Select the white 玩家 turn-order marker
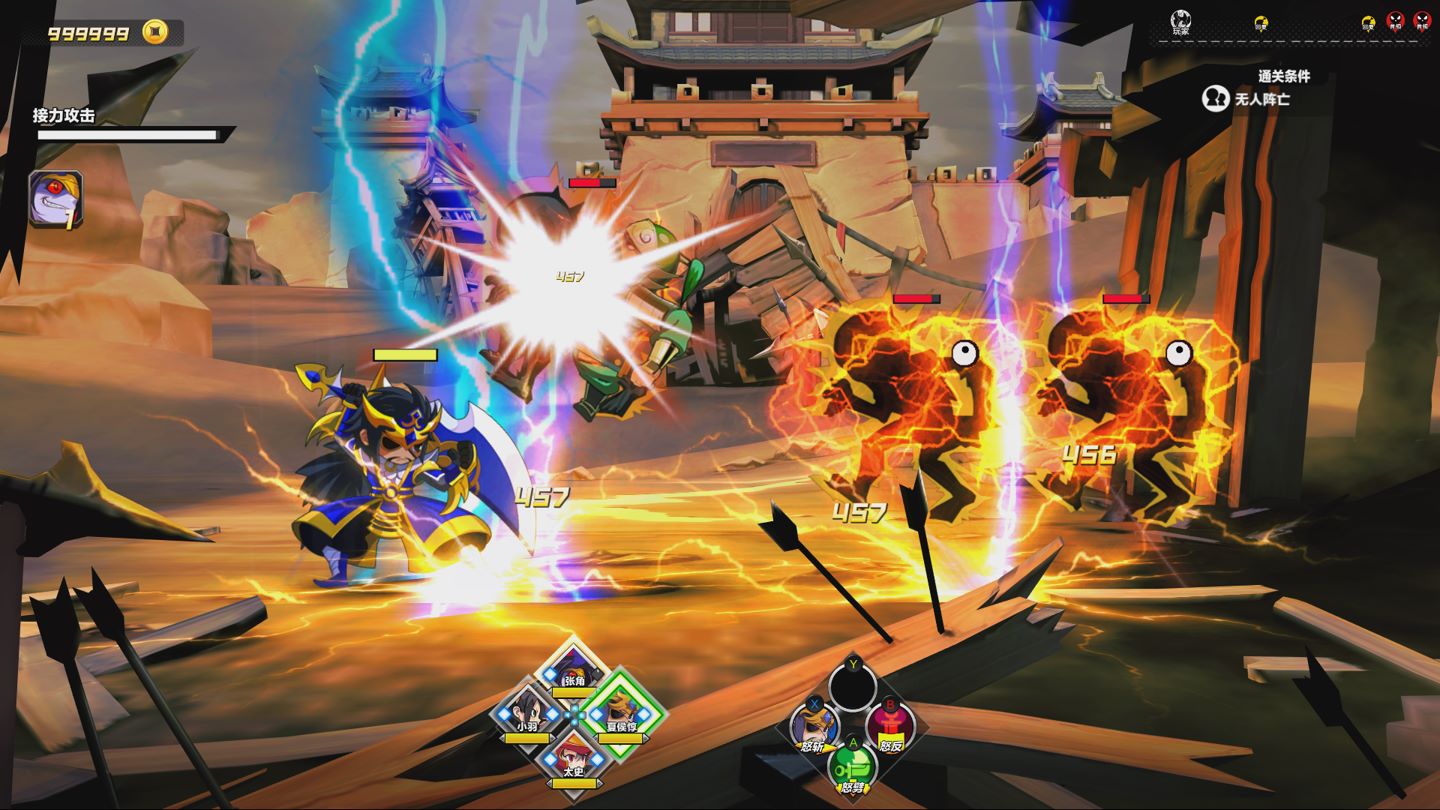Screen dimensions: 1440x810 click(x=1181, y=20)
